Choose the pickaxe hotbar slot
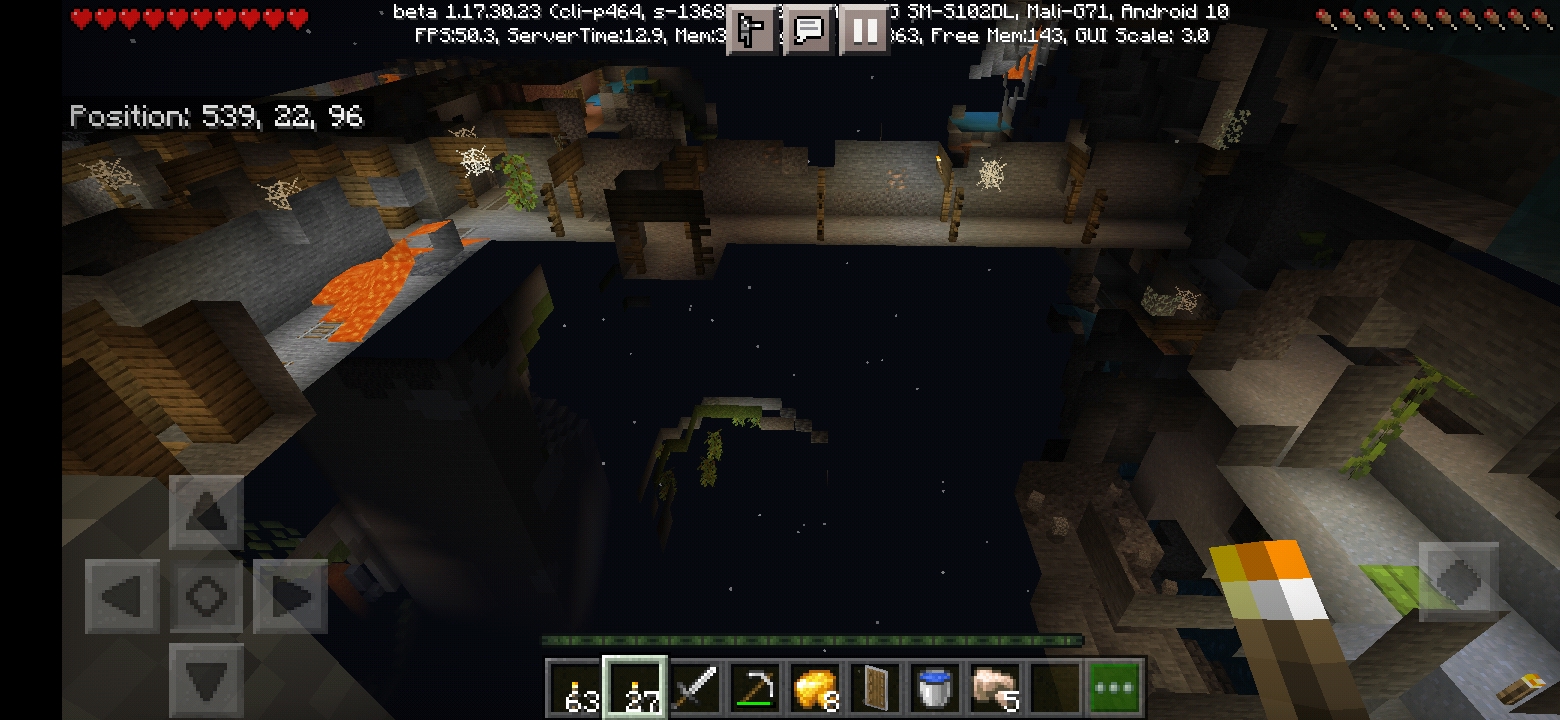The width and height of the screenshot is (1560, 720). [x=757, y=688]
